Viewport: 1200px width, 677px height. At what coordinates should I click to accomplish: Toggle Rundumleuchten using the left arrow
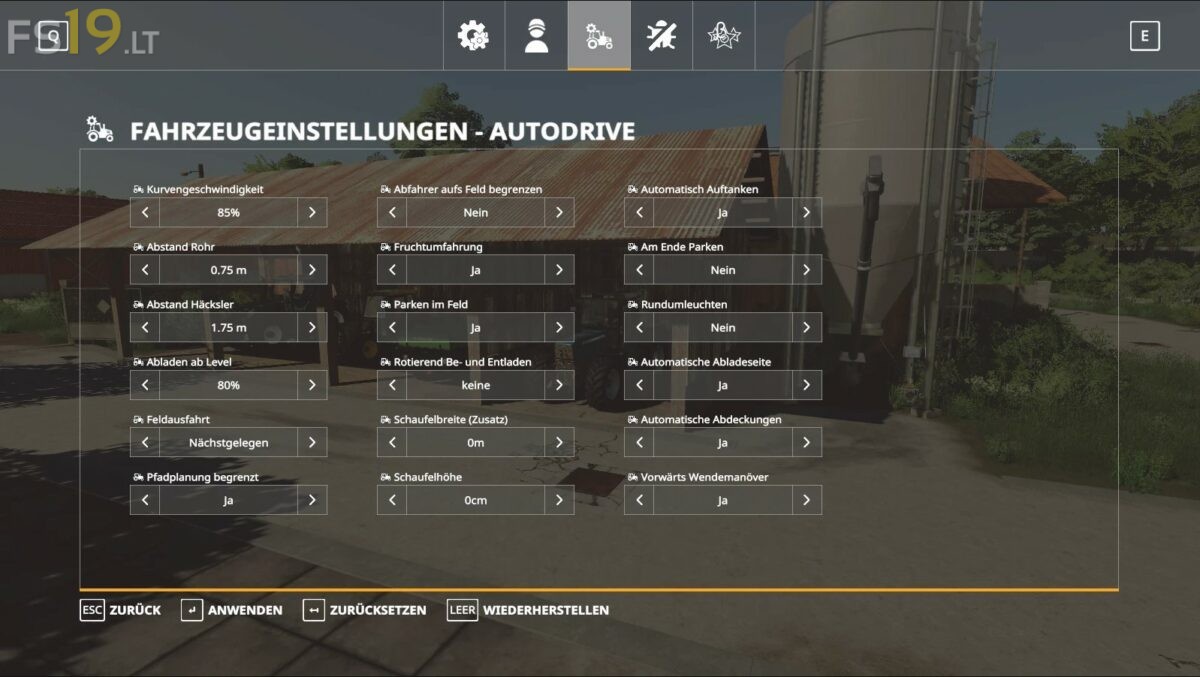tap(639, 327)
